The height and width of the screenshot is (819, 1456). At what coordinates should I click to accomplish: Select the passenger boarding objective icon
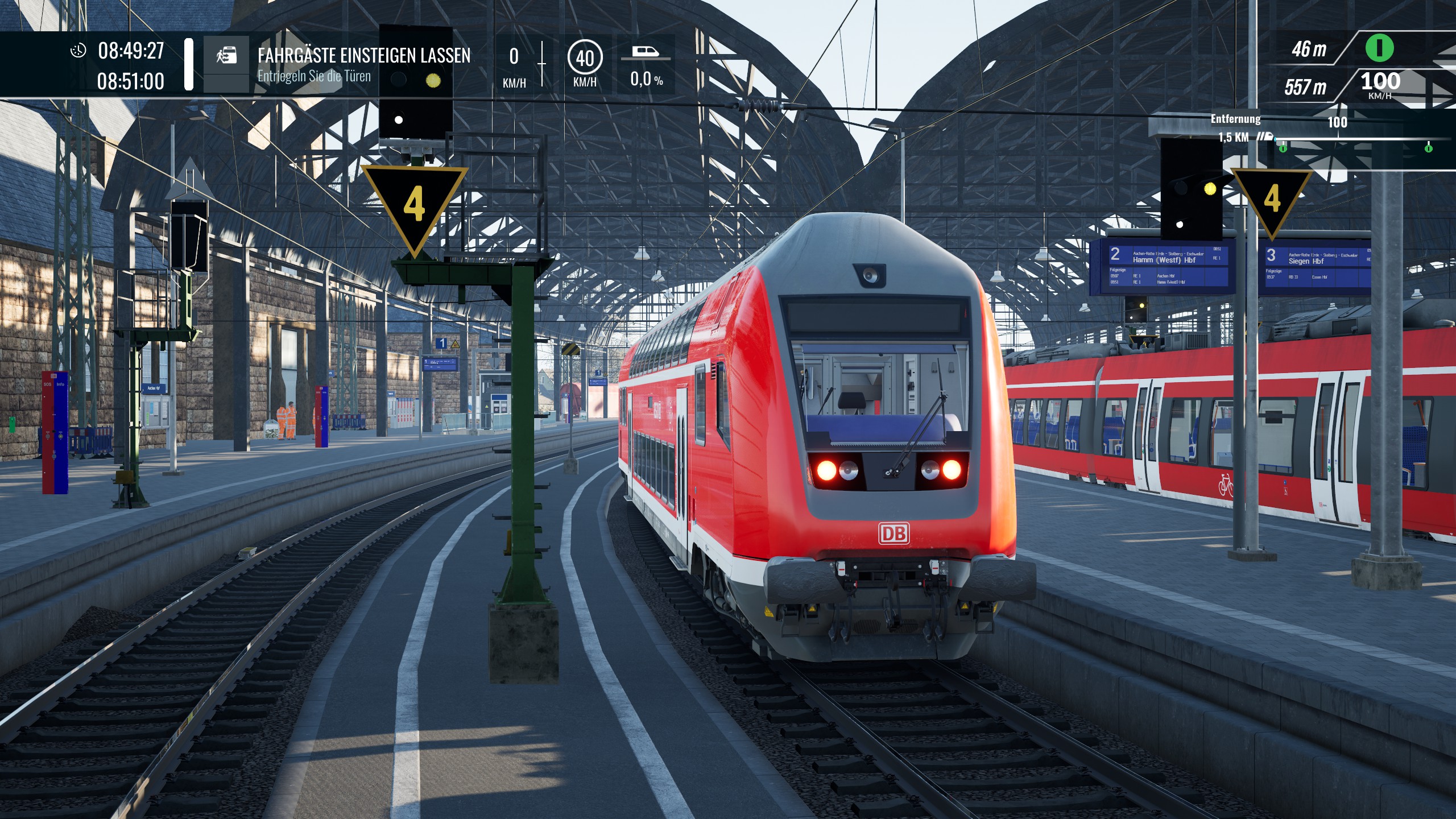(x=226, y=55)
